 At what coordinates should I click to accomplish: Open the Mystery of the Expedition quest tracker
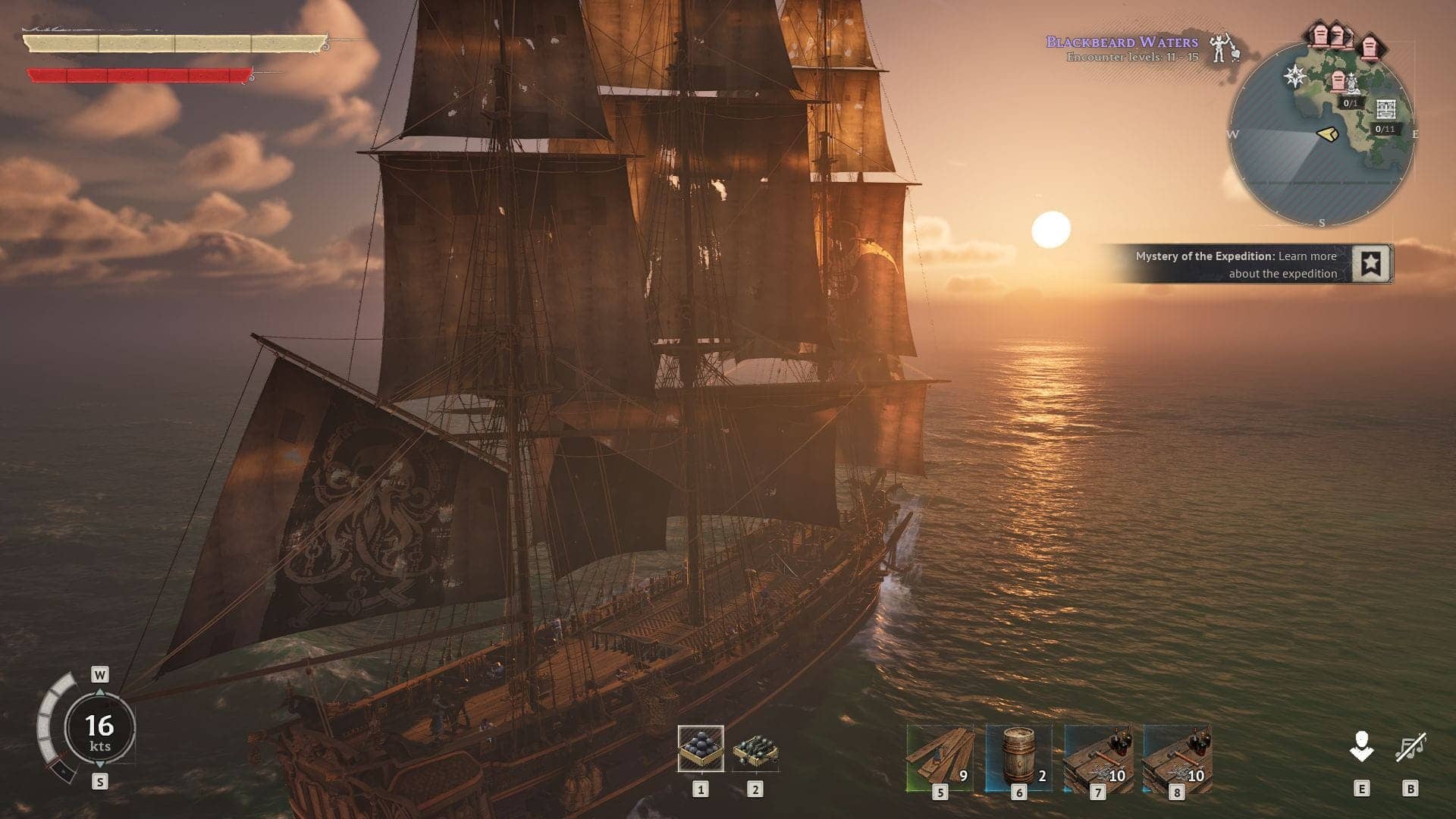1235,265
